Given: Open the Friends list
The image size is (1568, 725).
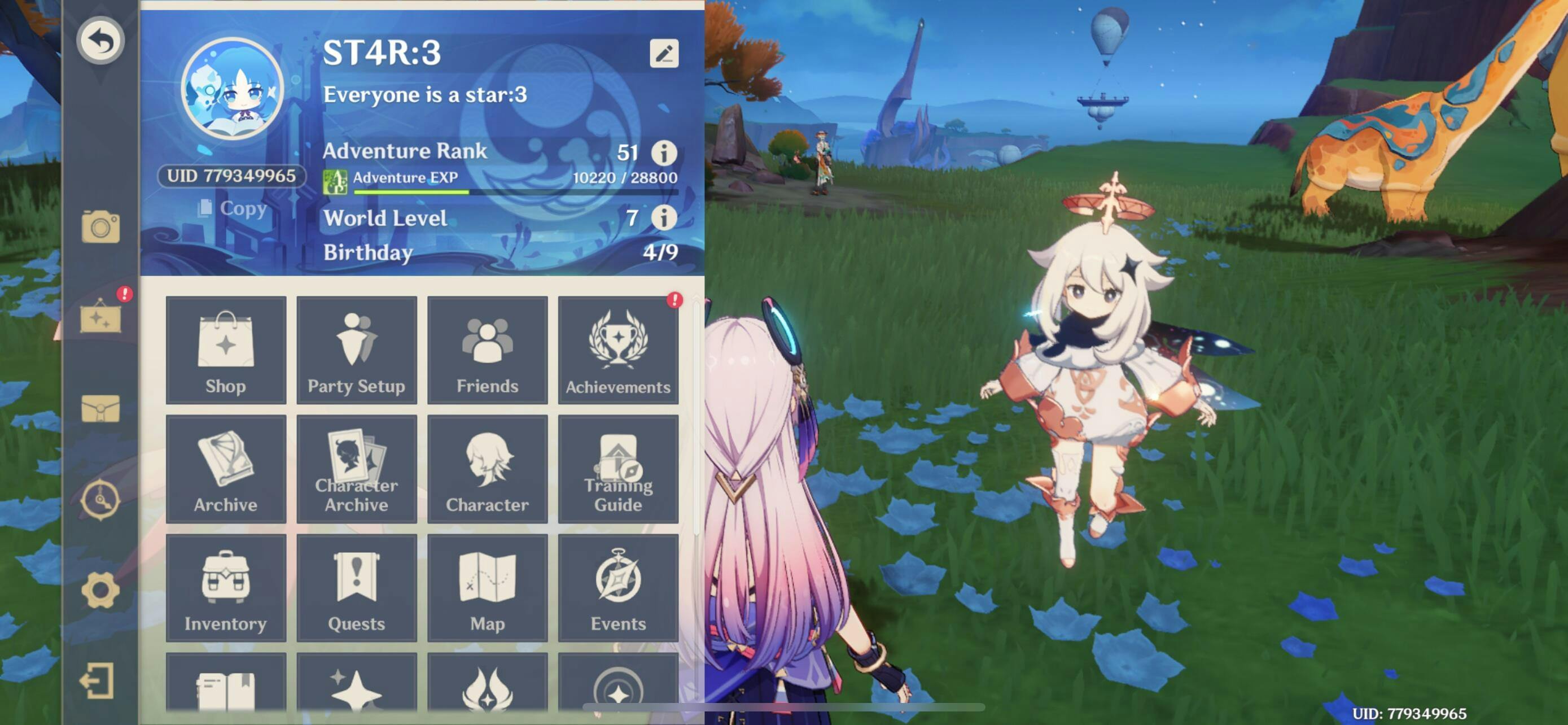Looking at the screenshot, I should click(488, 350).
